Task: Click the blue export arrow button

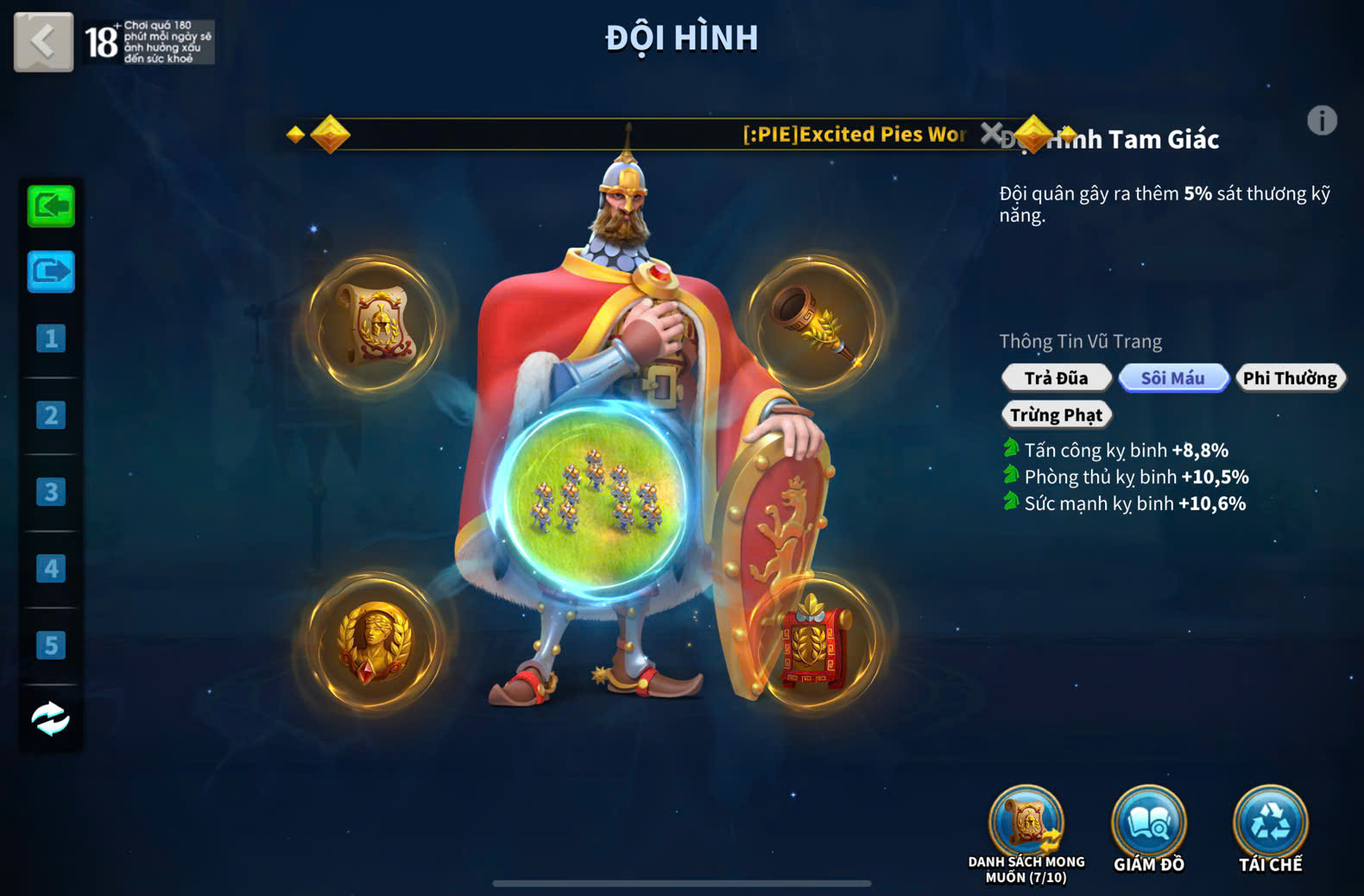Action: point(51,272)
